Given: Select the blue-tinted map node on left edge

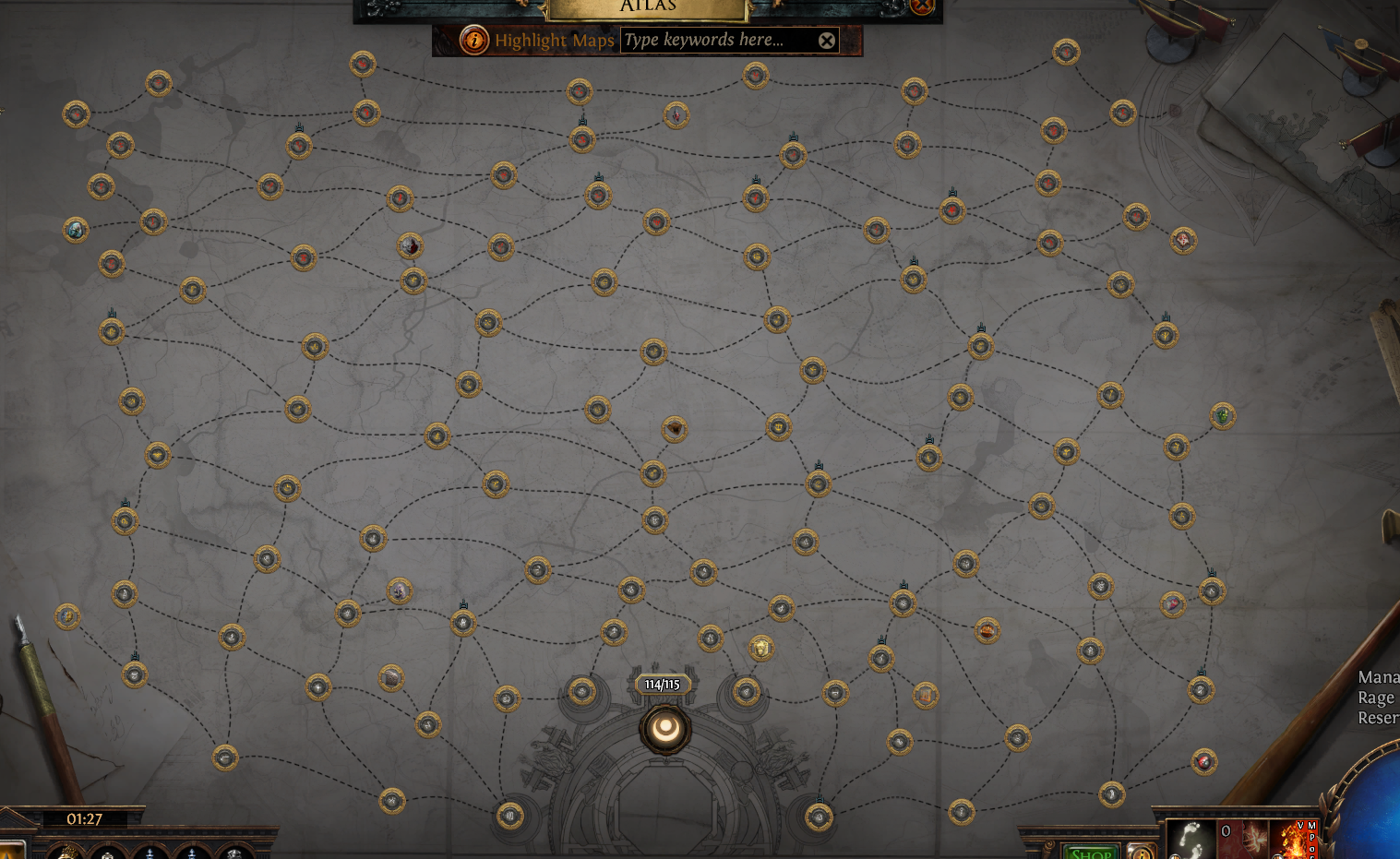Looking at the screenshot, I should 76,229.
